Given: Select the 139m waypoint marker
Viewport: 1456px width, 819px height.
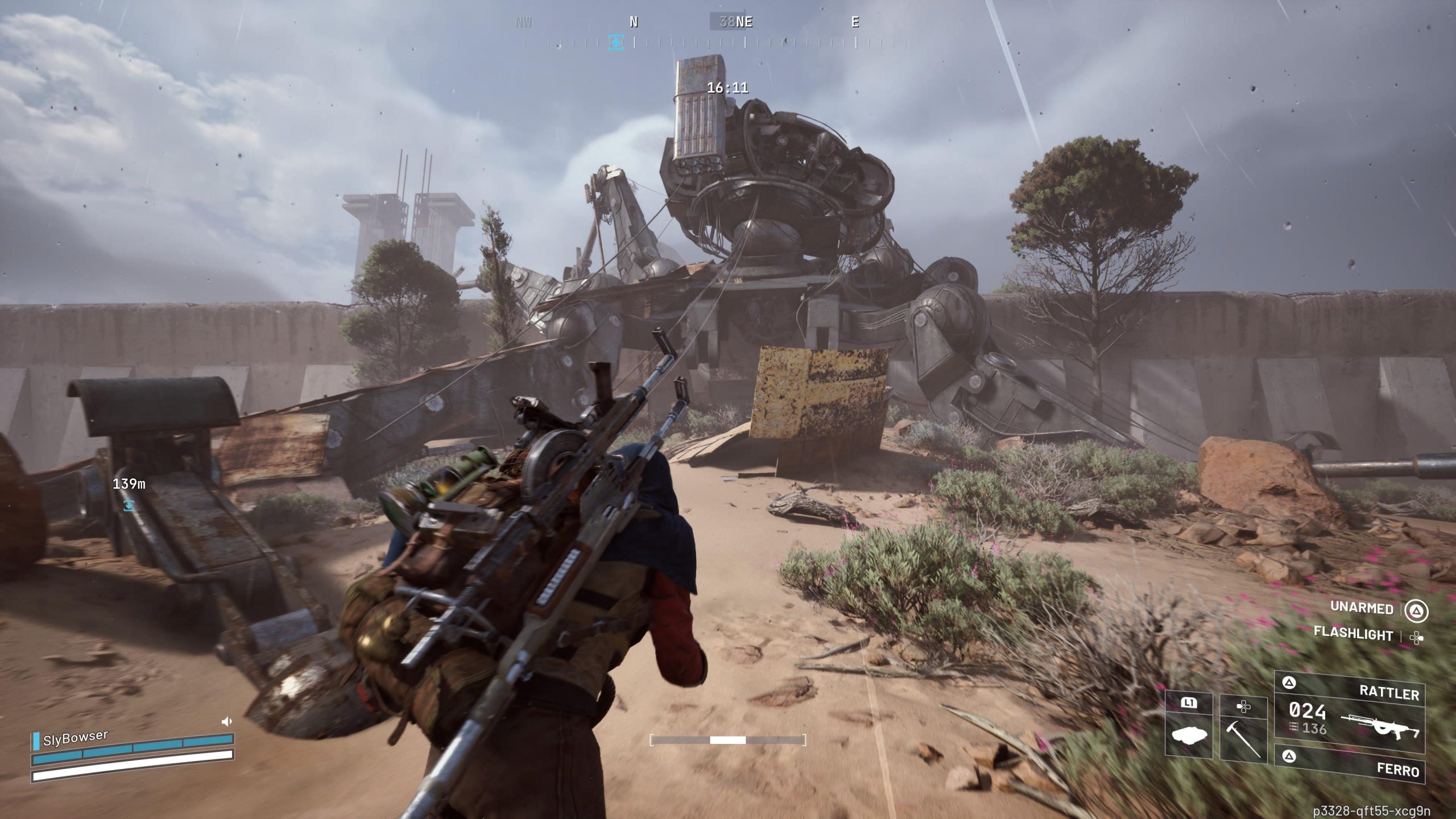Looking at the screenshot, I should coord(129,504).
